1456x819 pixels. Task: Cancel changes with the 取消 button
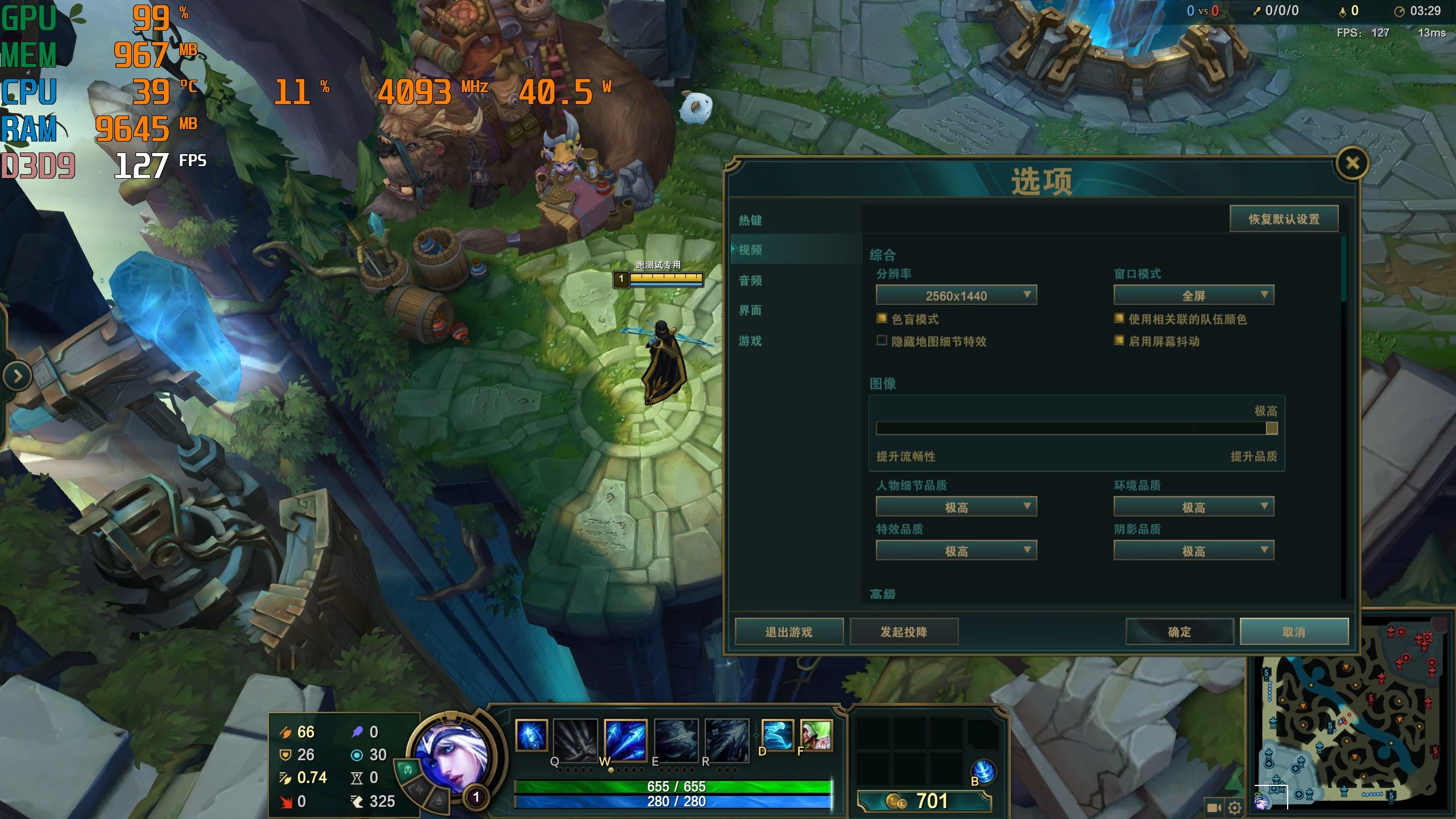(x=1294, y=632)
